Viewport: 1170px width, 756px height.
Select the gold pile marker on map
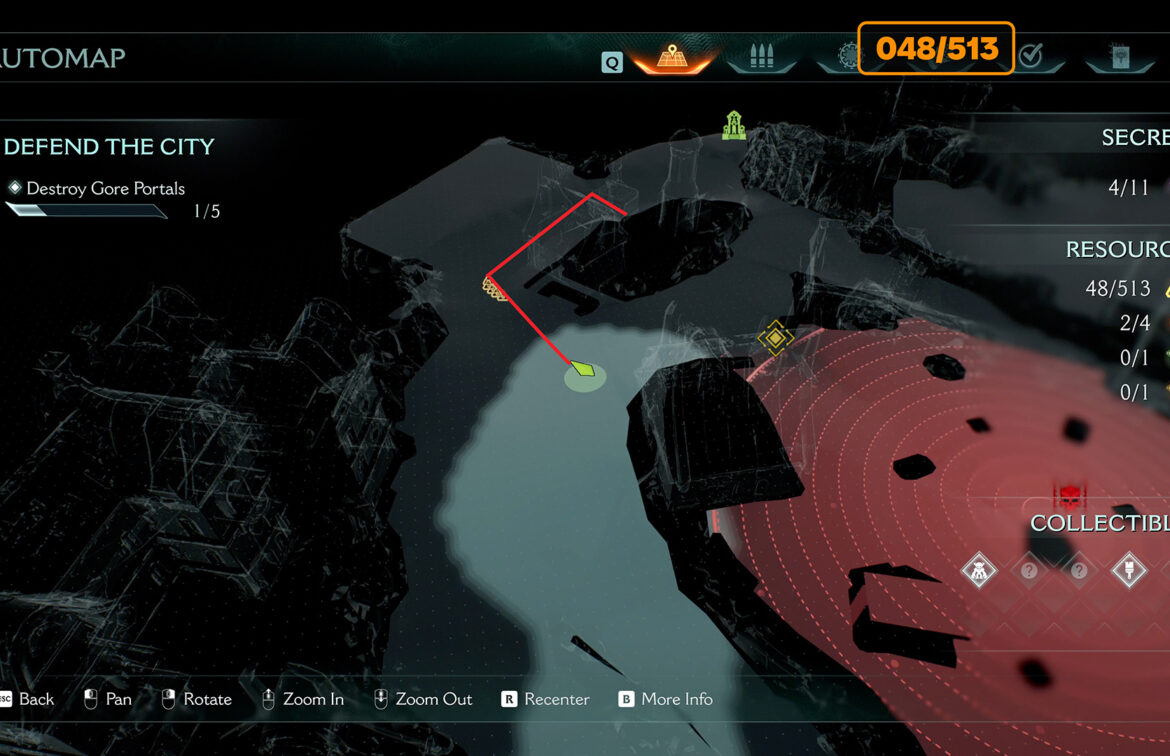click(x=495, y=290)
